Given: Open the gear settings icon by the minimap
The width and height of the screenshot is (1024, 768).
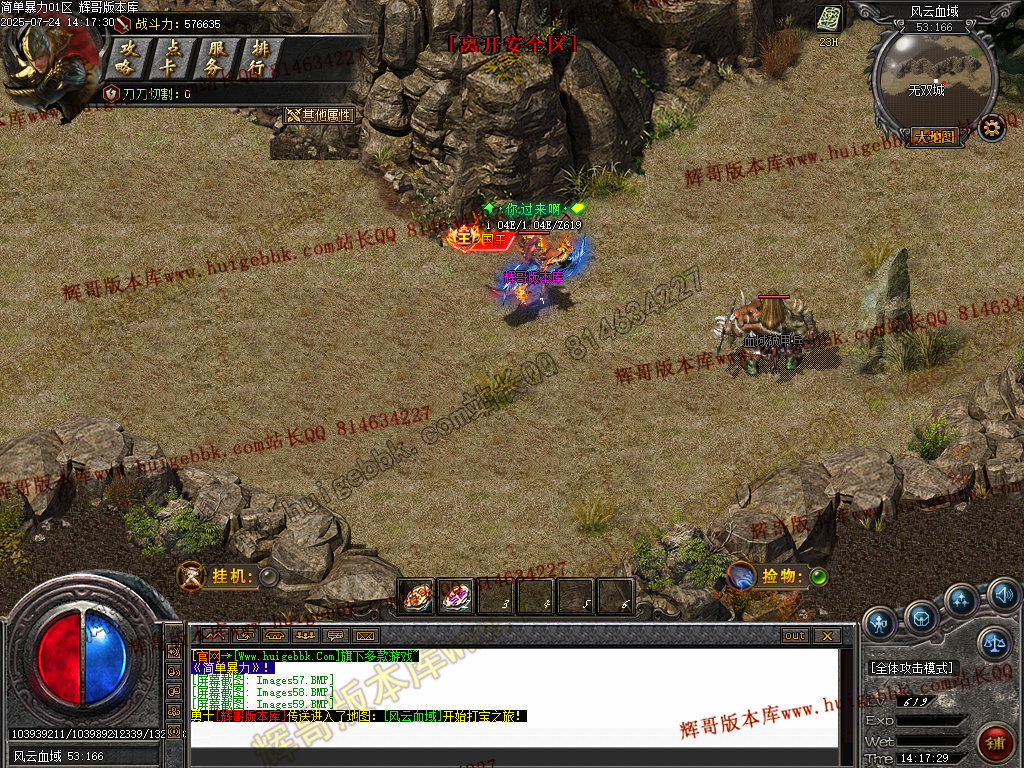Looking at the screenshot, I should click(x=991, y=128).
